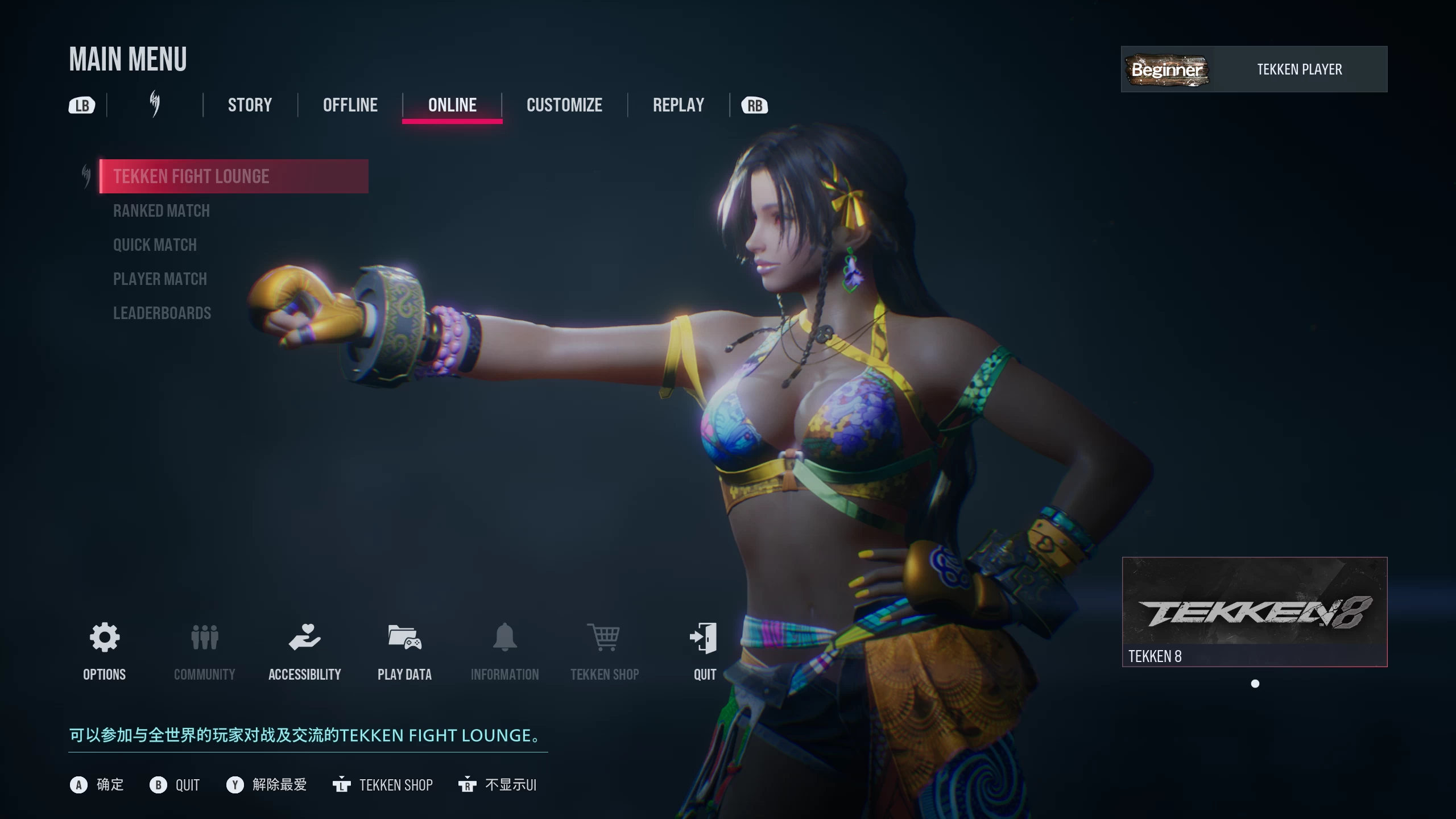Click the Tekken logo beside Tekken Fight Lounge
The height and width of the screenshot is (819, 1456).
(x=86, y=176)
